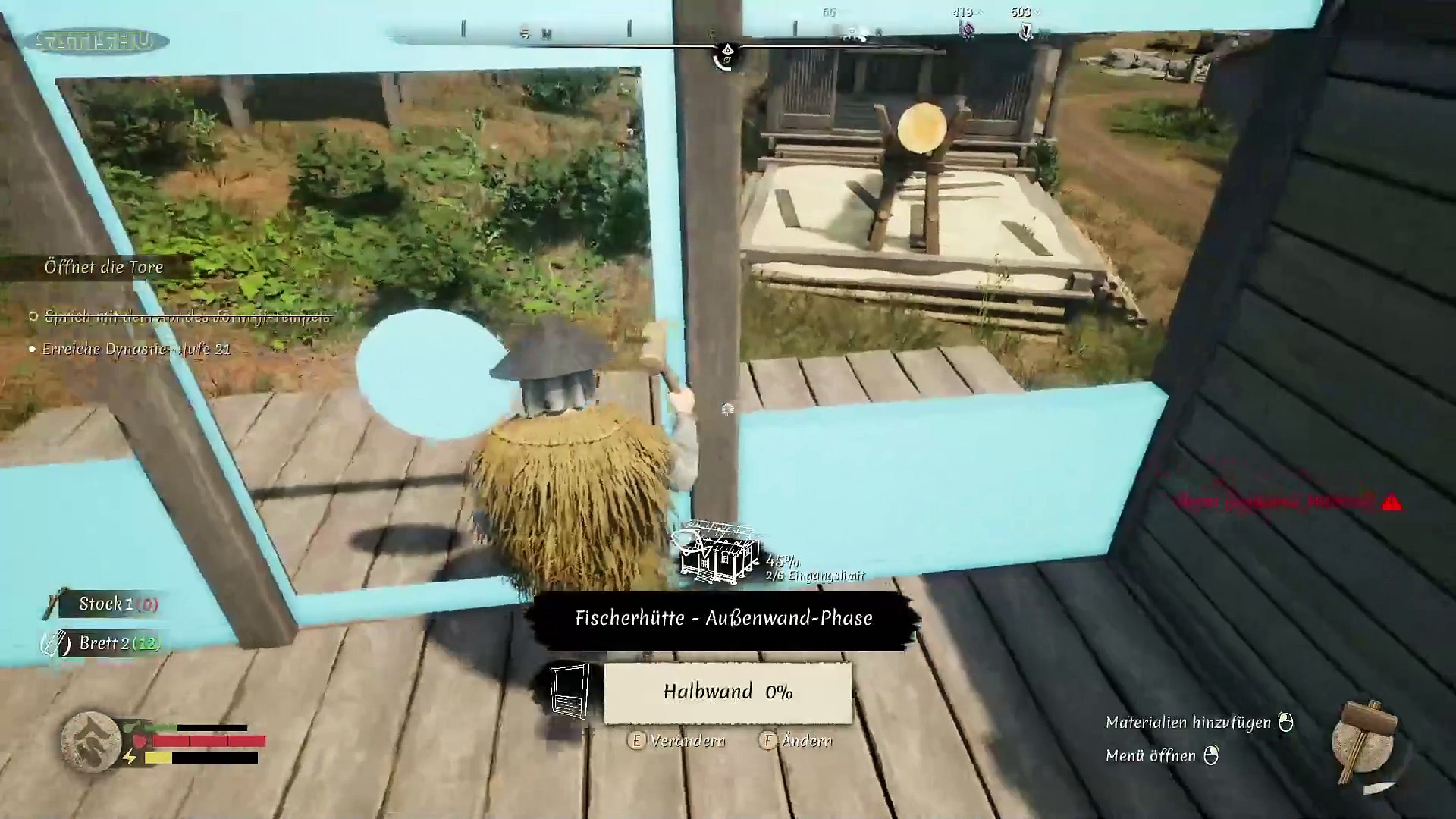This screenshot has height=819, width=1456.
Task: Click the round dynasty emblem icon
Action: click(92, 742)
